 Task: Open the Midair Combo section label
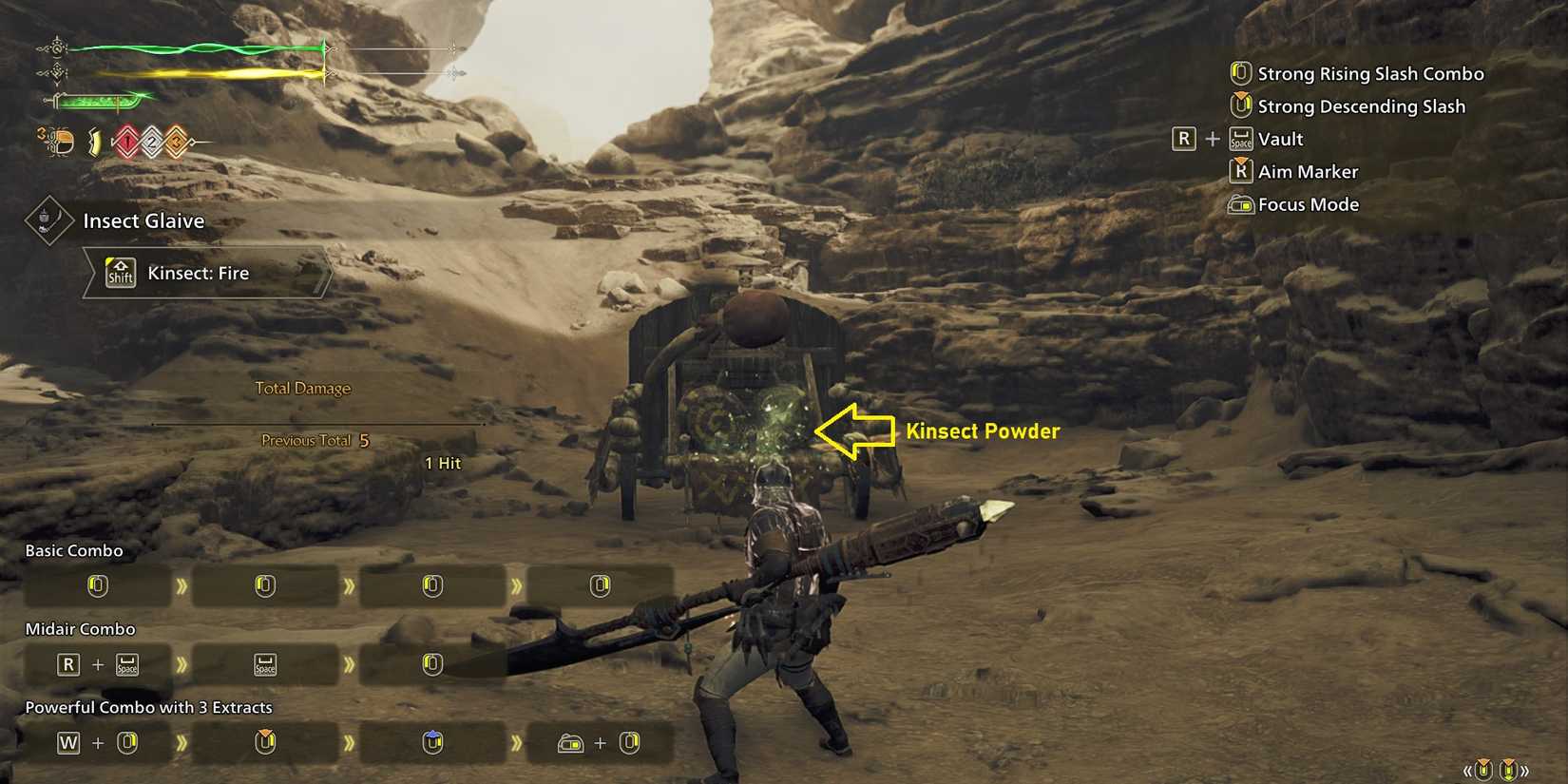79,628
